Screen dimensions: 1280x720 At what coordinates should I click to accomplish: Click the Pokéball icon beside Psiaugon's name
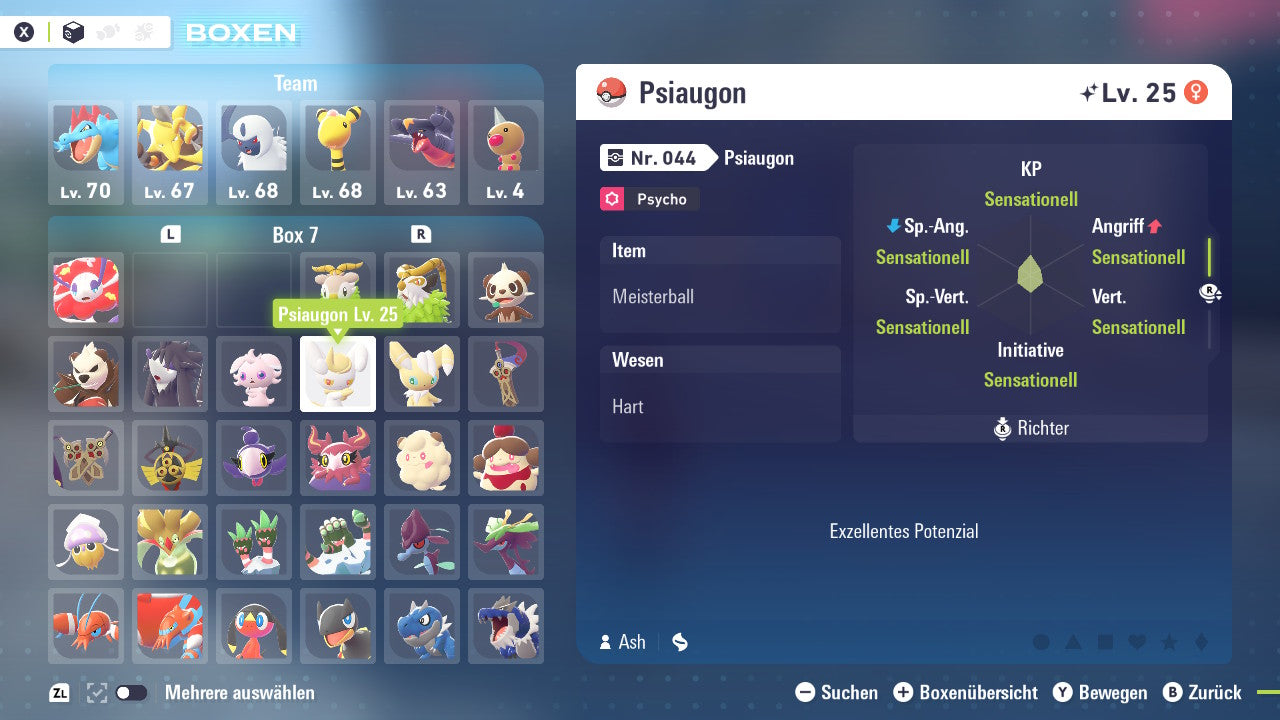(x=609, y=92)
